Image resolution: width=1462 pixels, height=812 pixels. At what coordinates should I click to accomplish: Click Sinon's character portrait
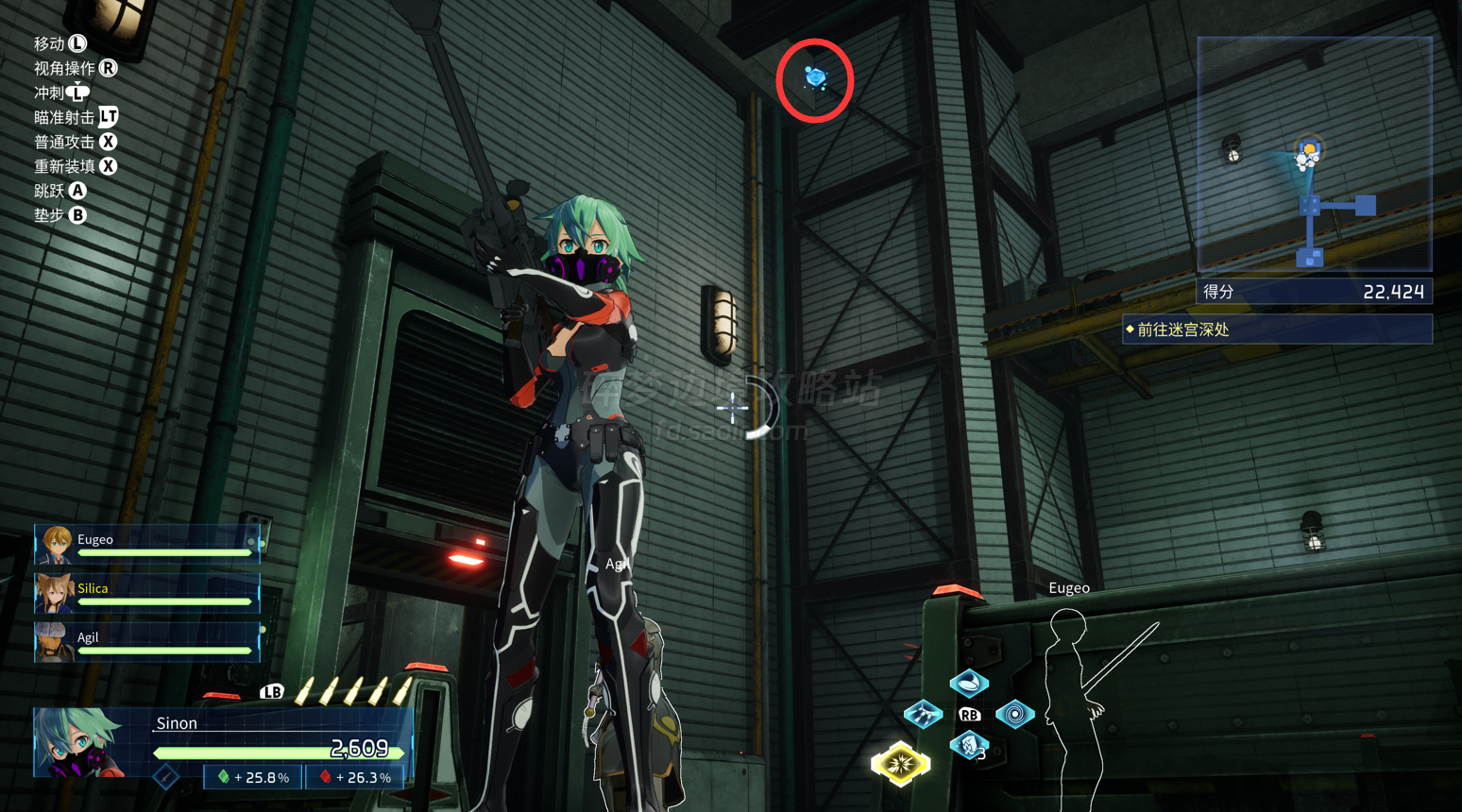[80, 743]
